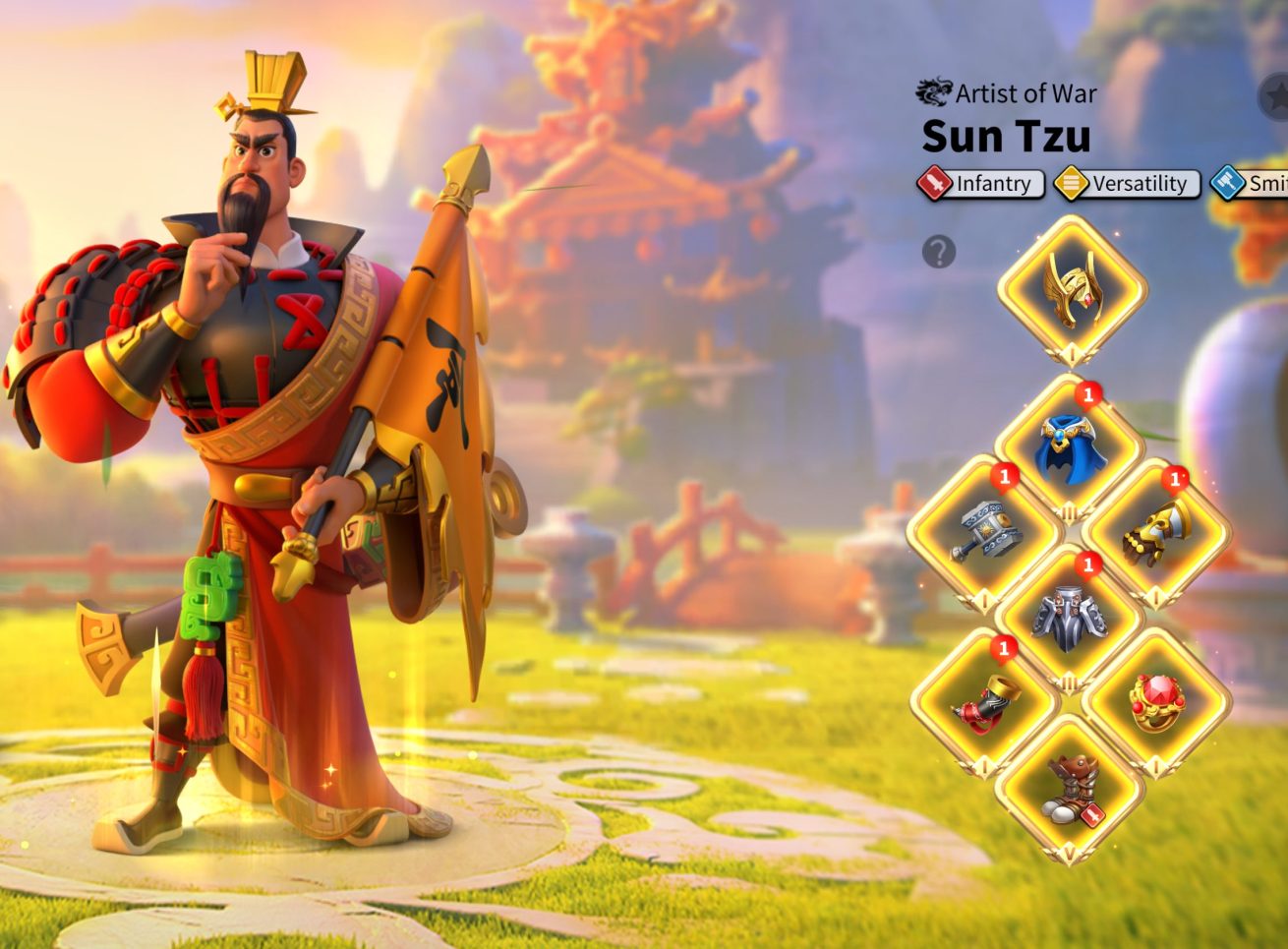Show the Versatility talent tag details
1288x949 pixels.
pyautogui.click(x=1127, y=184)
